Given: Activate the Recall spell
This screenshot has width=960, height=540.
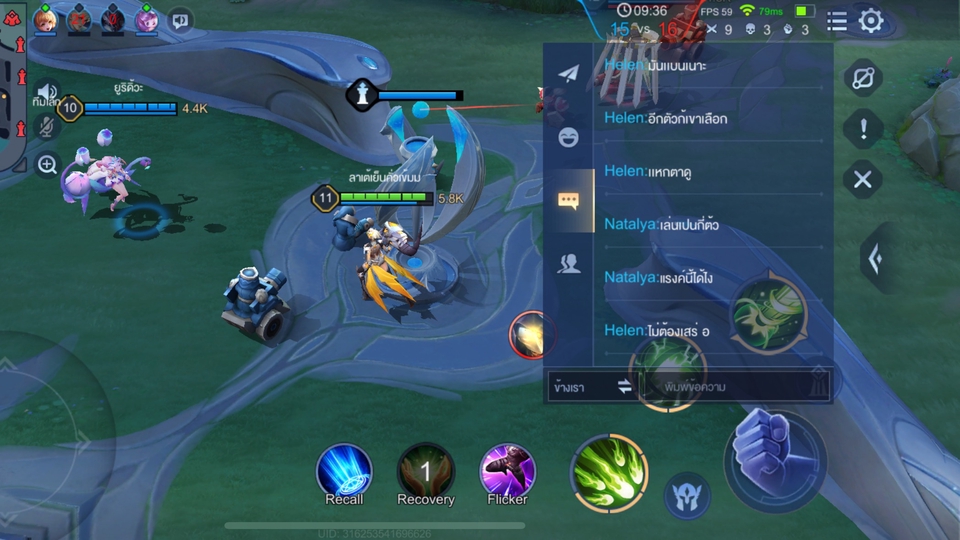Looking at the screenshot, I should pyautogui.click(x=344, y=472).
